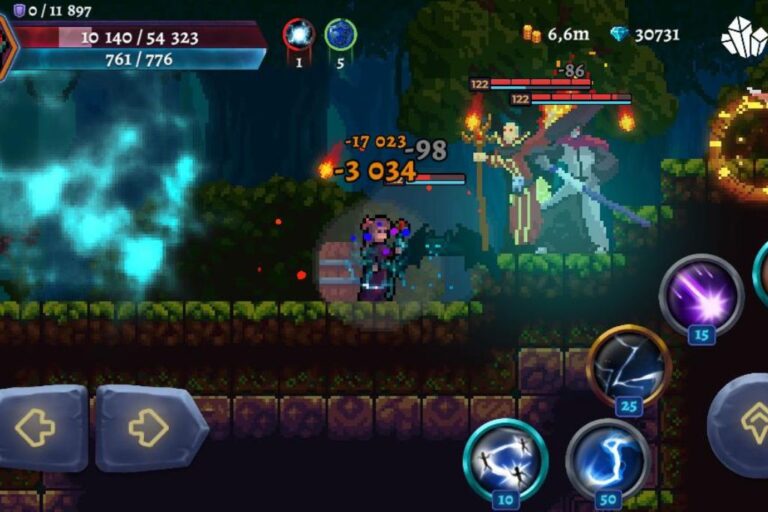Trigger the blue lightning bolt skill costing 50

(x=607, y=458)
